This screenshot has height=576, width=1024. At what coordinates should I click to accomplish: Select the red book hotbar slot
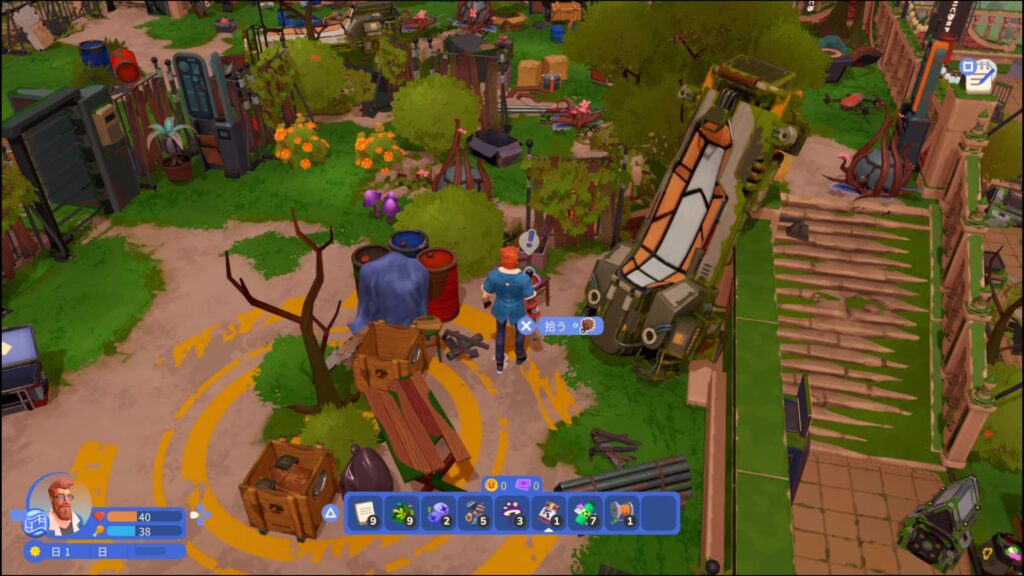click(549, 513)
